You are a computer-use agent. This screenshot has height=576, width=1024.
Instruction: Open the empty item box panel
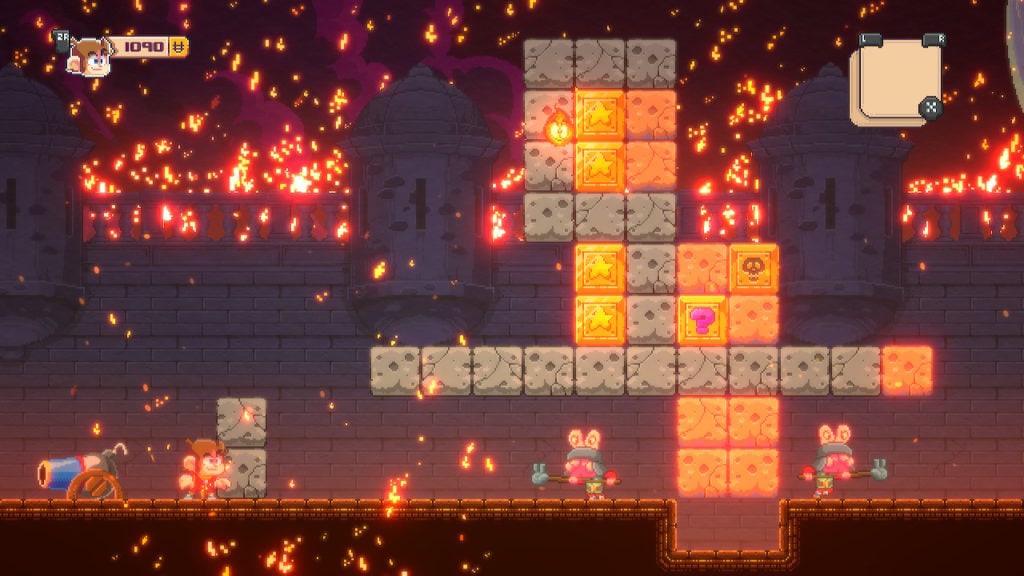coord(894,80)
